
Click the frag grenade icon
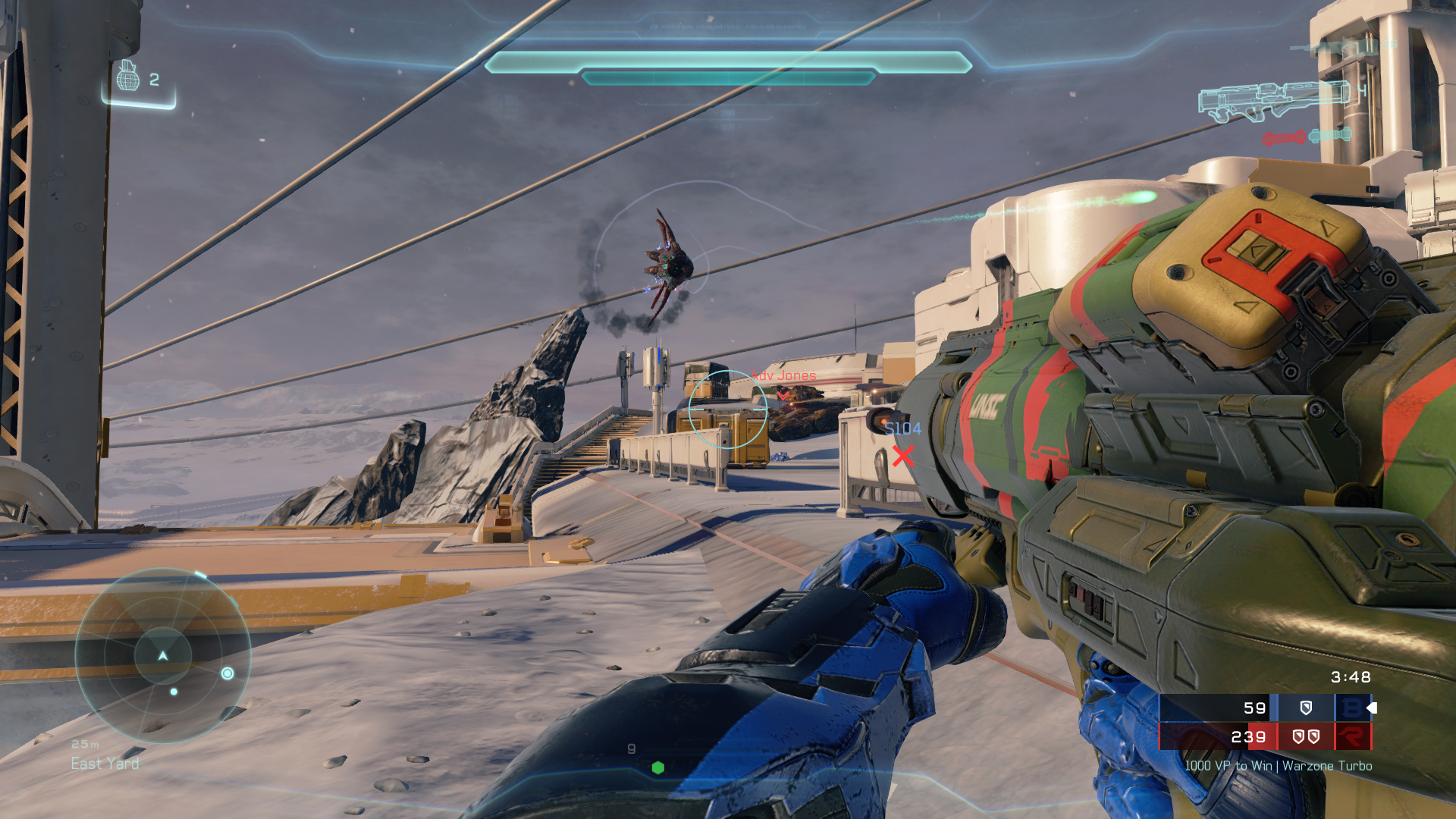[128, 77]
